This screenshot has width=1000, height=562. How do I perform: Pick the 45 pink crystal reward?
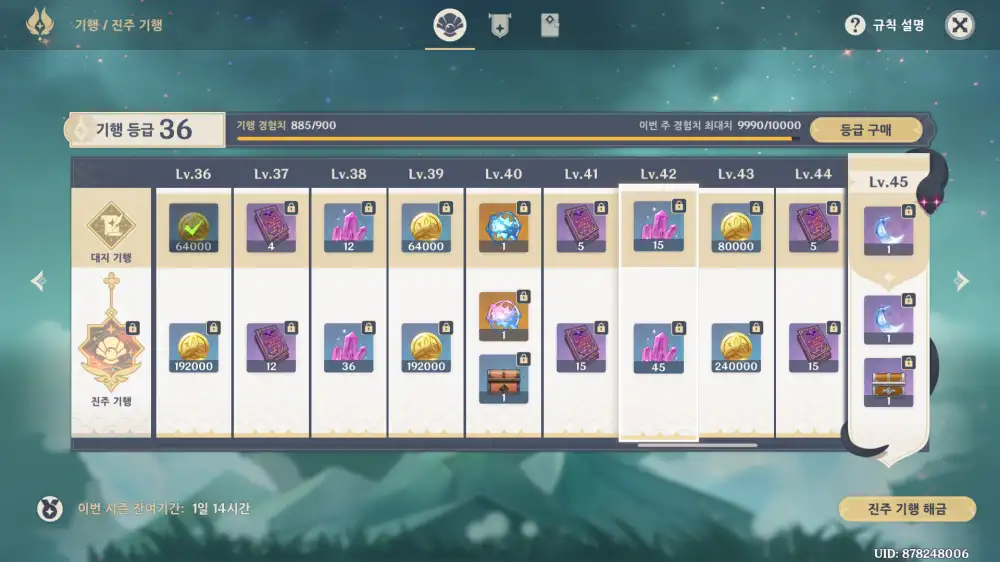pyautogui.click(x=658, y=347)
